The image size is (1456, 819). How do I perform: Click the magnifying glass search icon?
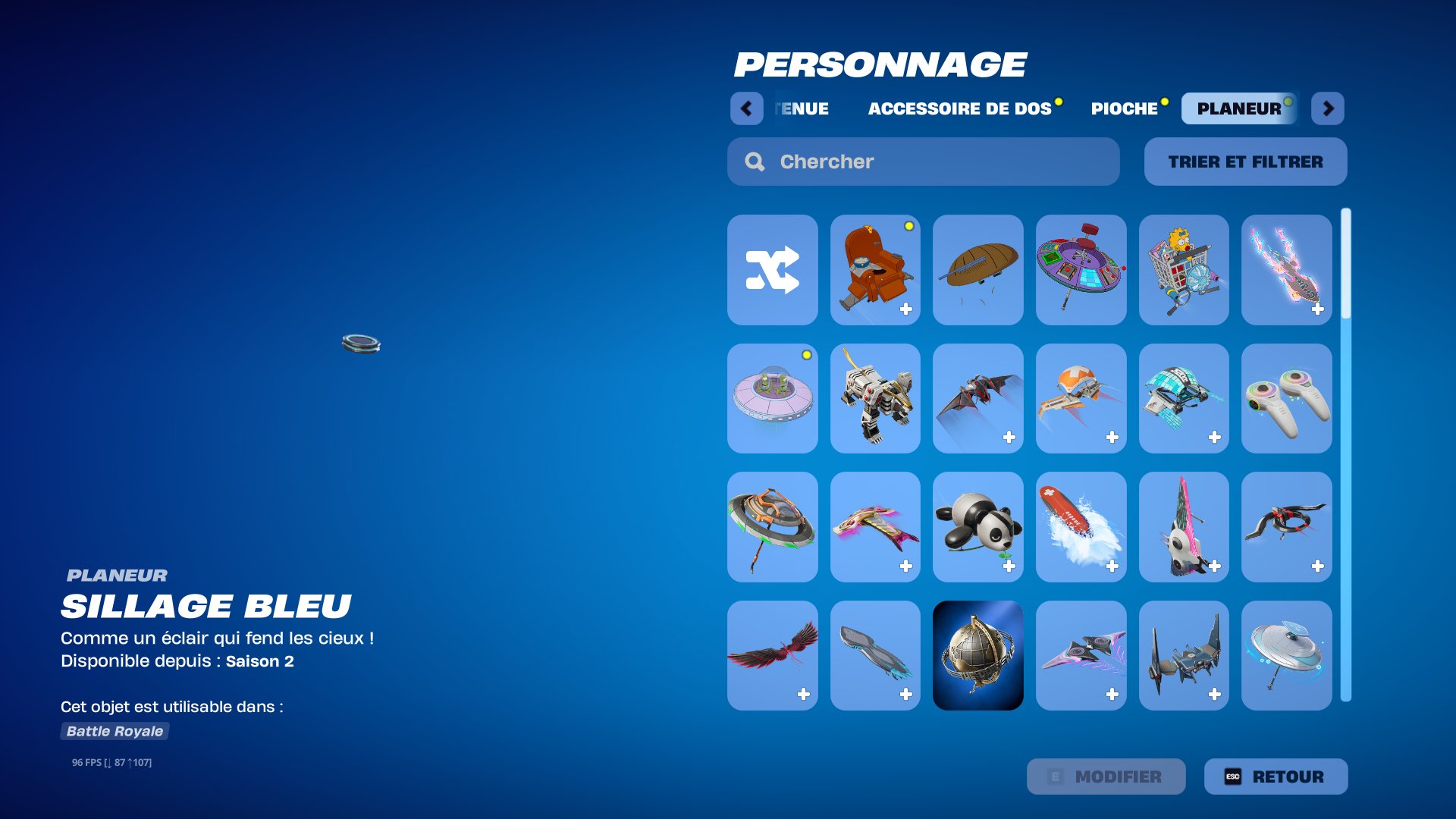coord(755,162)
